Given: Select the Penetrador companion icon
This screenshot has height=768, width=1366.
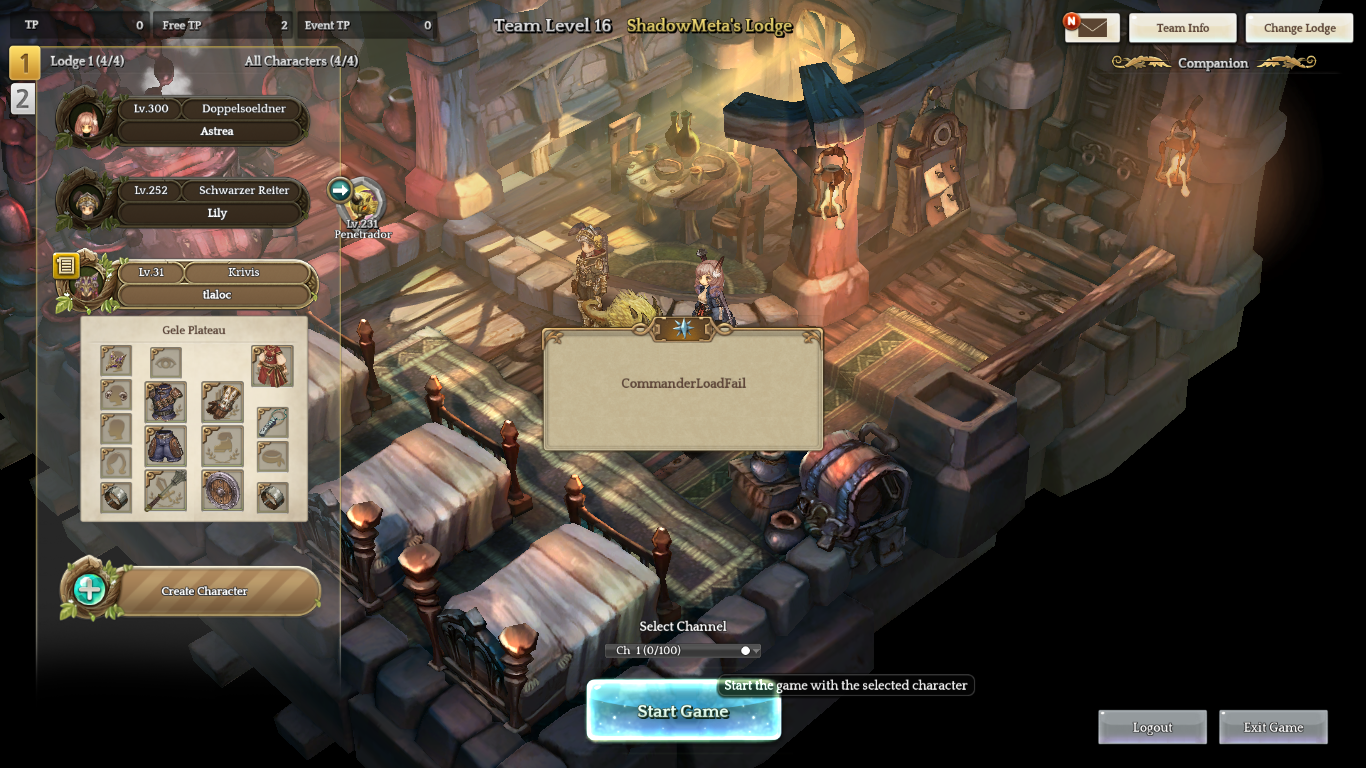Looking at the screenshot, I should 363,198.
